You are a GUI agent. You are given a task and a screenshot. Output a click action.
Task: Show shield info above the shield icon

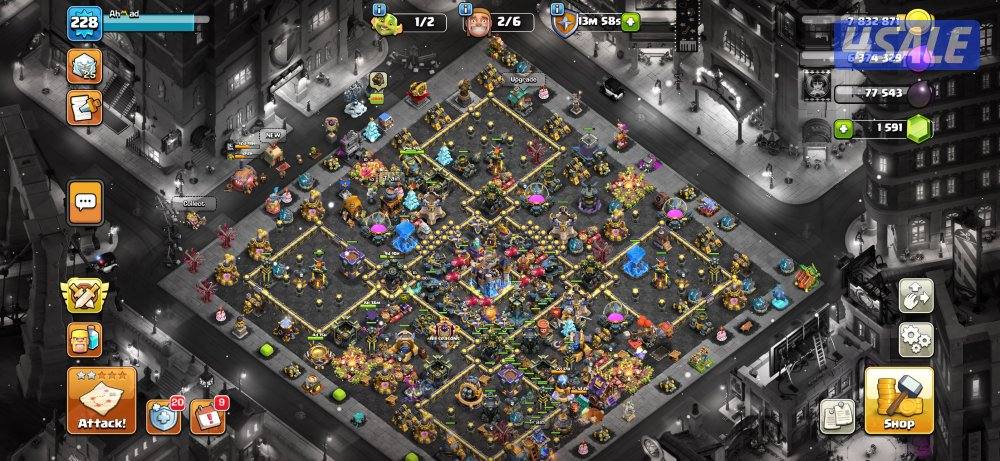click(557, 9)
